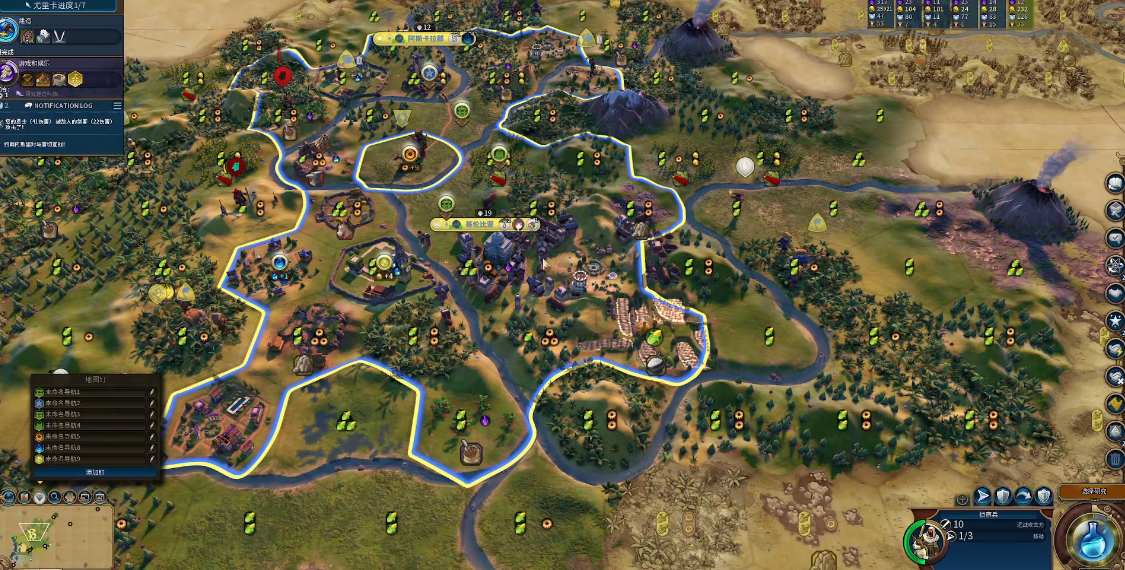
Task: Edit the 未命名导航2 pin with its pencil
Action: [152, 403]
